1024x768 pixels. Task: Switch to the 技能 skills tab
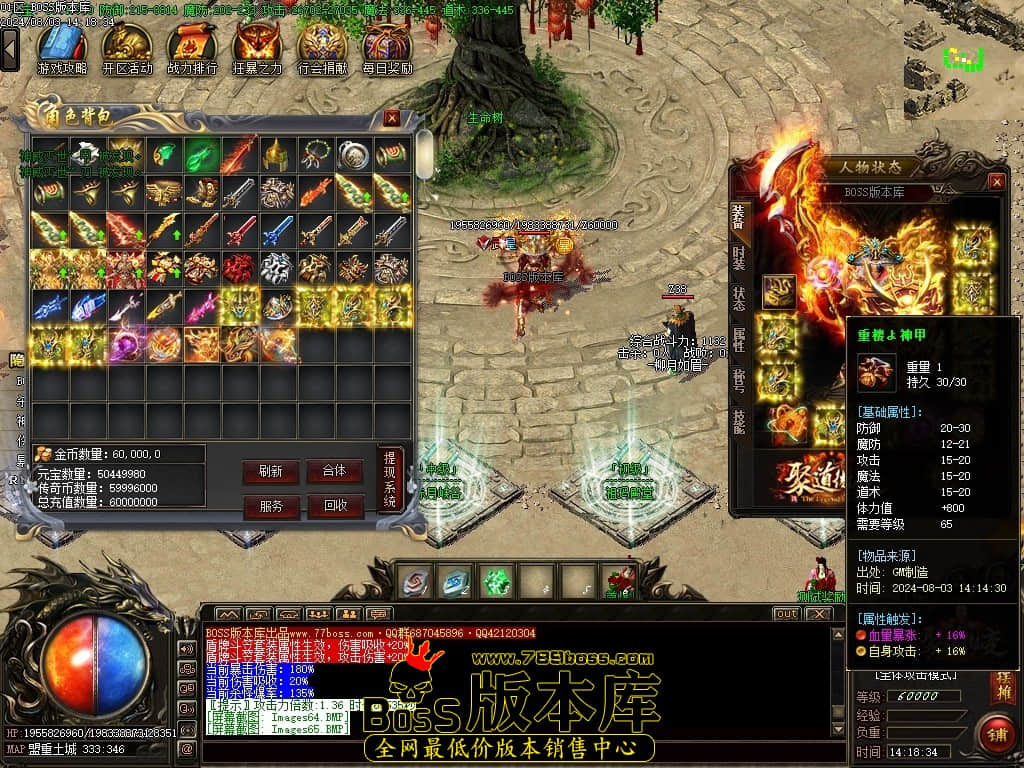(738, 421)
